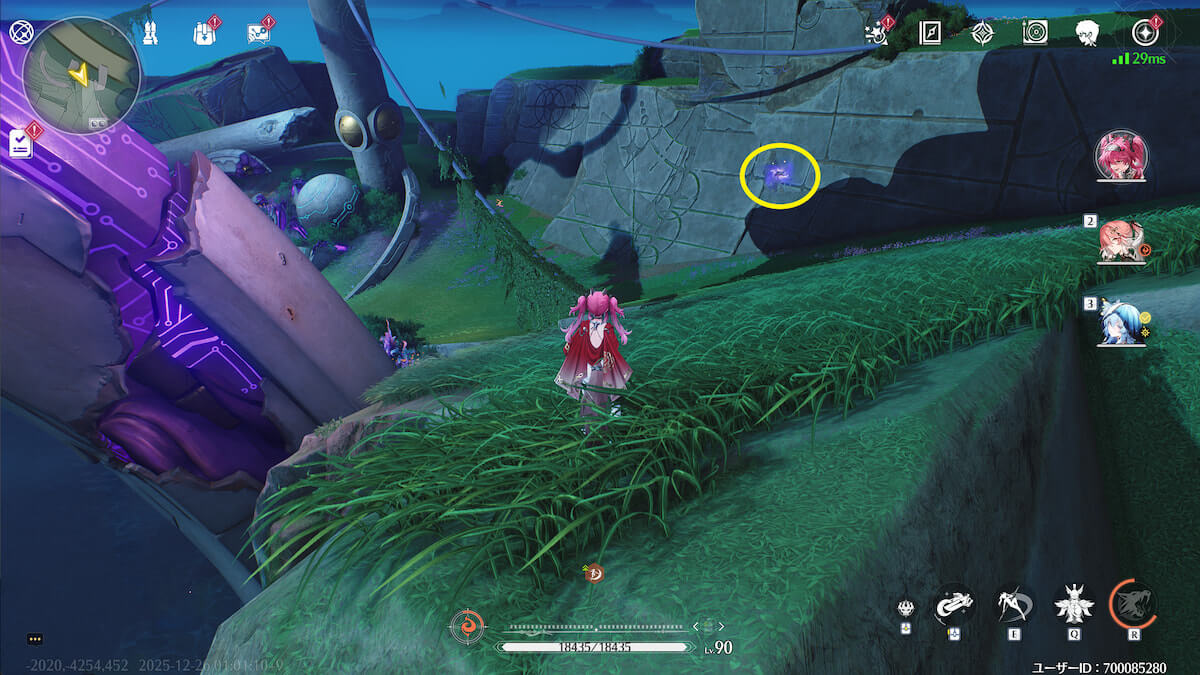Viewport: 1200px width, 675px height.
Task: Open the turntable disc icon
Action: point(1035,33)
